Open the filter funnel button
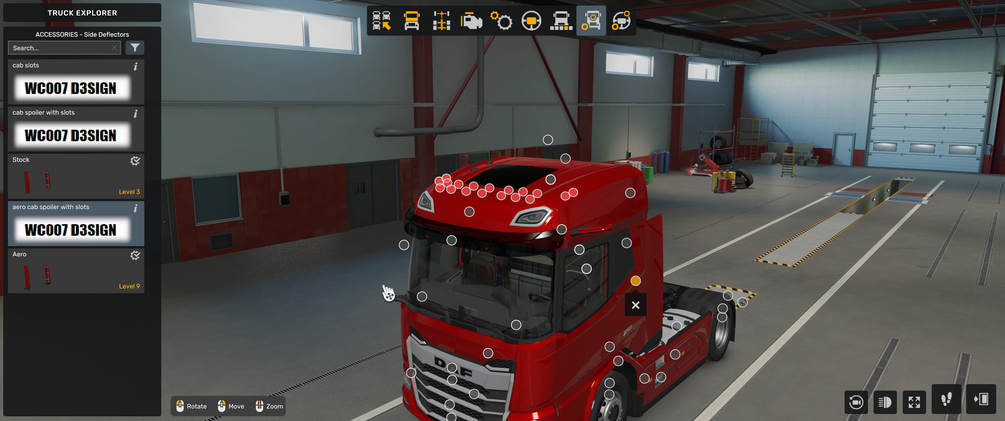Image resolution: width=1005 pixels, height=421 pixels. coord(135,48)
